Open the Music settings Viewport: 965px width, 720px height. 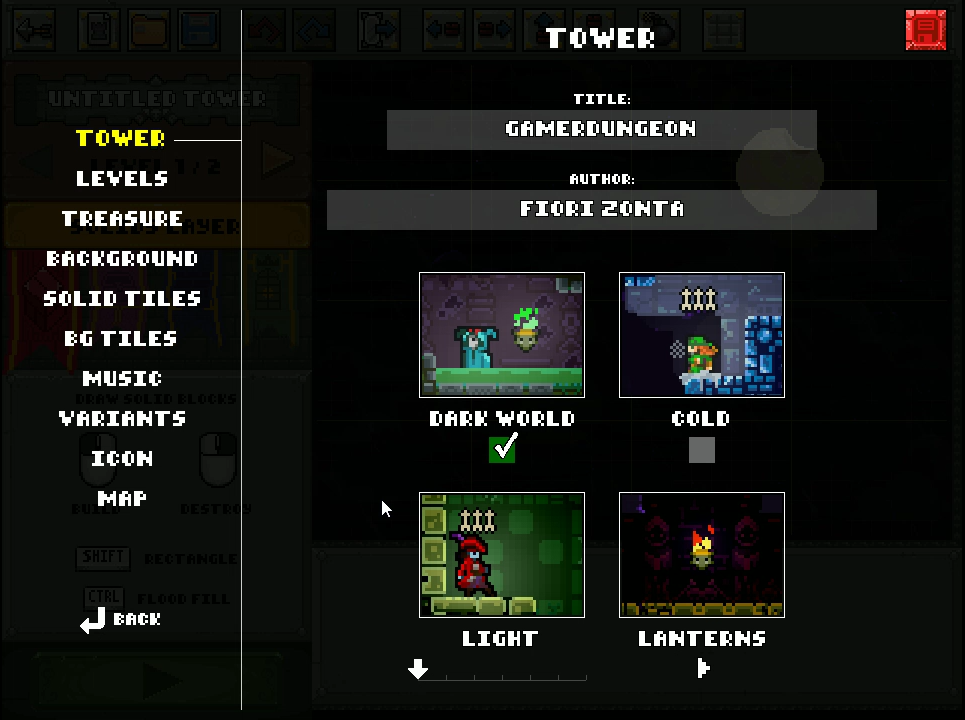122,379
